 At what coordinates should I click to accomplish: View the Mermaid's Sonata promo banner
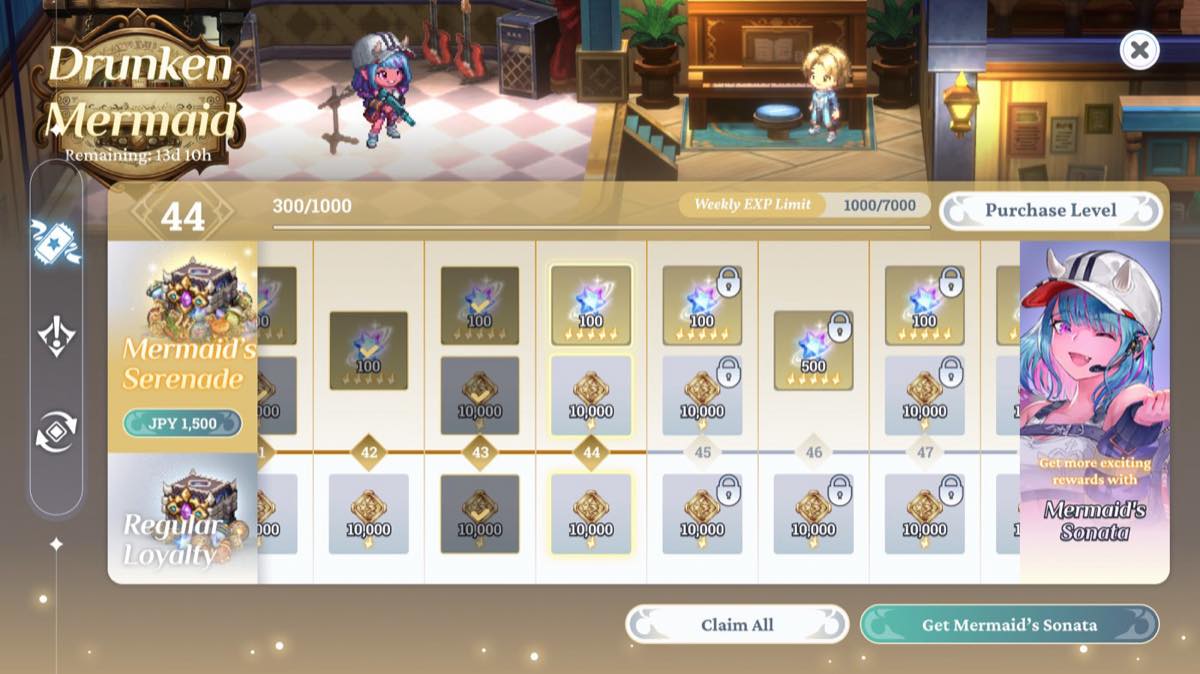(x=1094, y=412)
